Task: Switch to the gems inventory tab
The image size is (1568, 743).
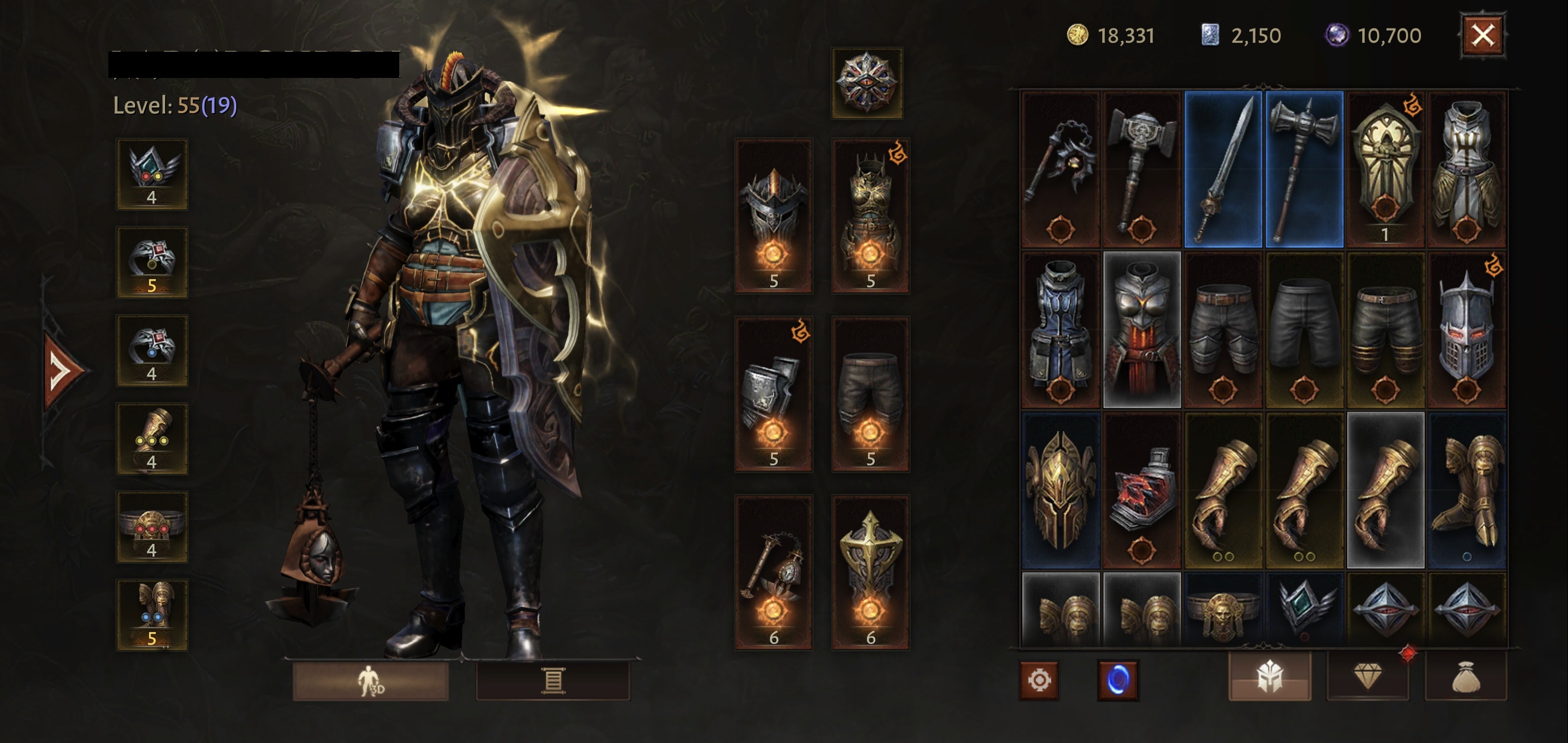Action: click(1368, 676)
